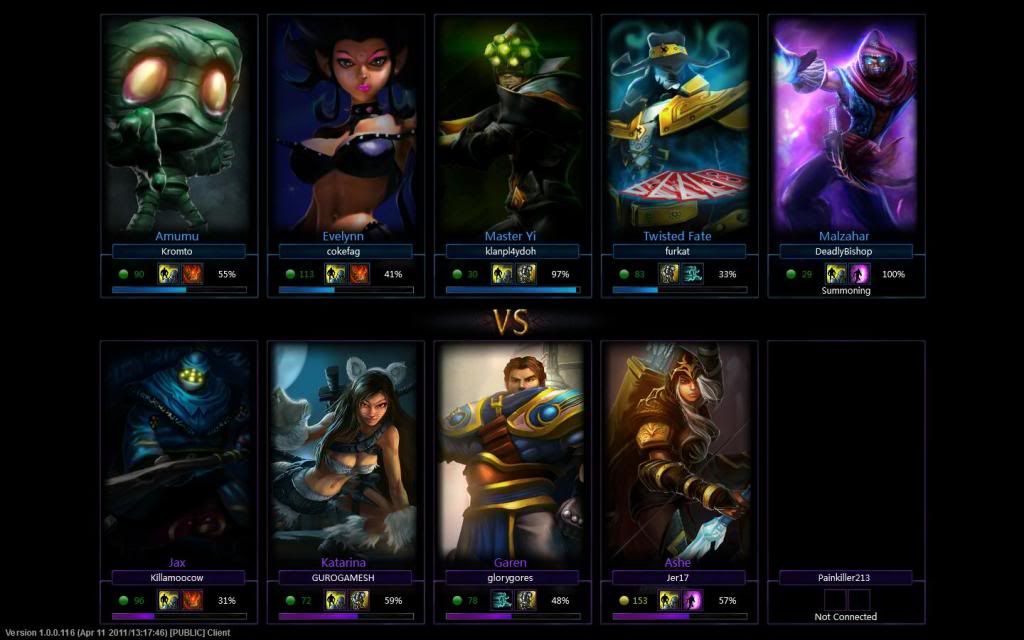Click the DeadlyBishop player name

click(x=846, y=252)
